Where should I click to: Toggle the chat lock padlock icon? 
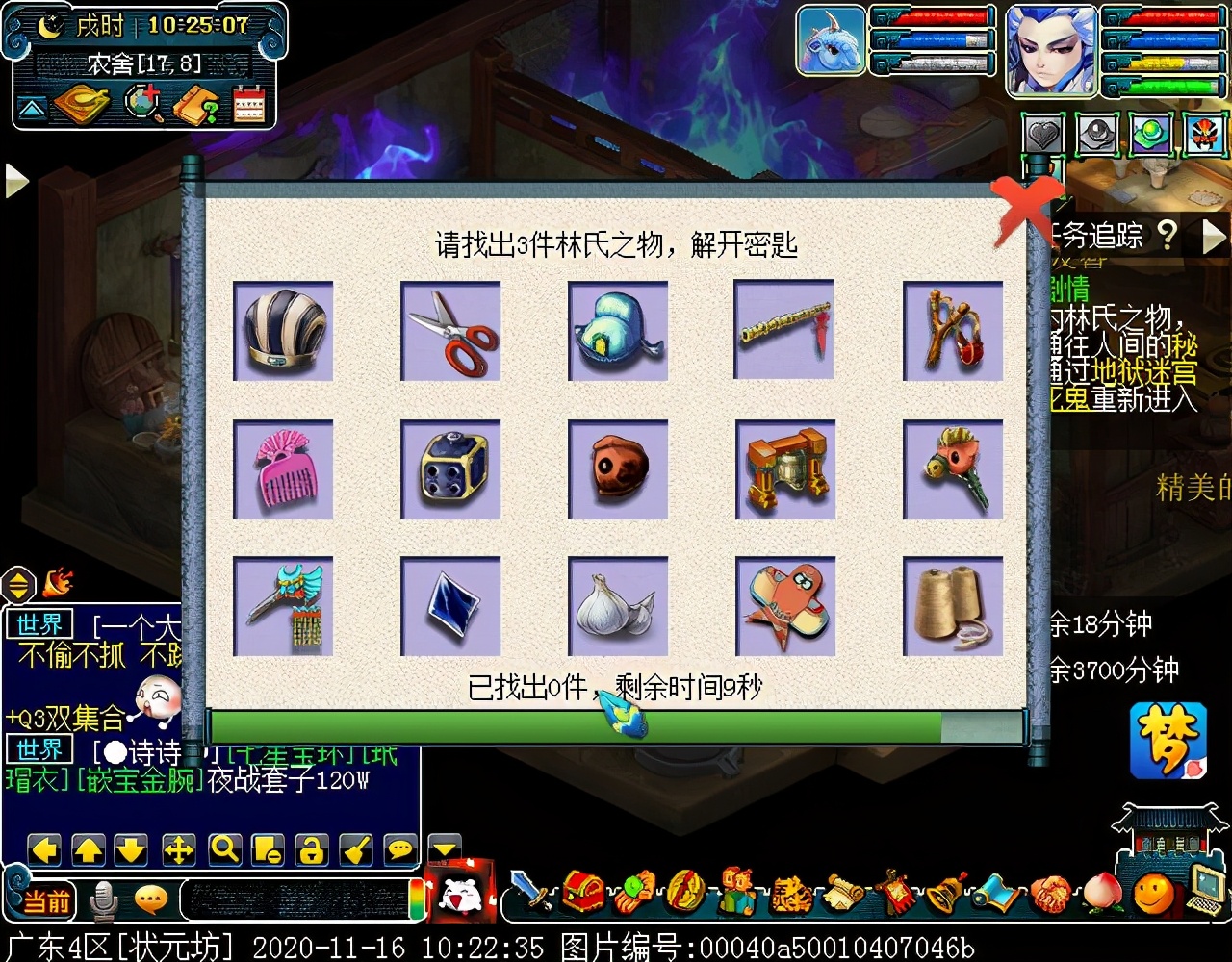click(x=310, y=850)
